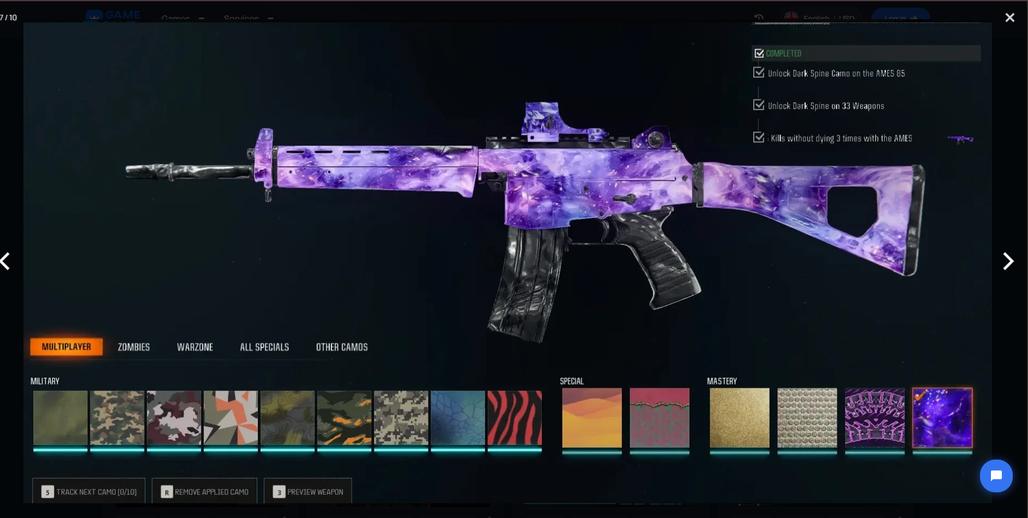Equip the gold mastery camo

(740, 418)
